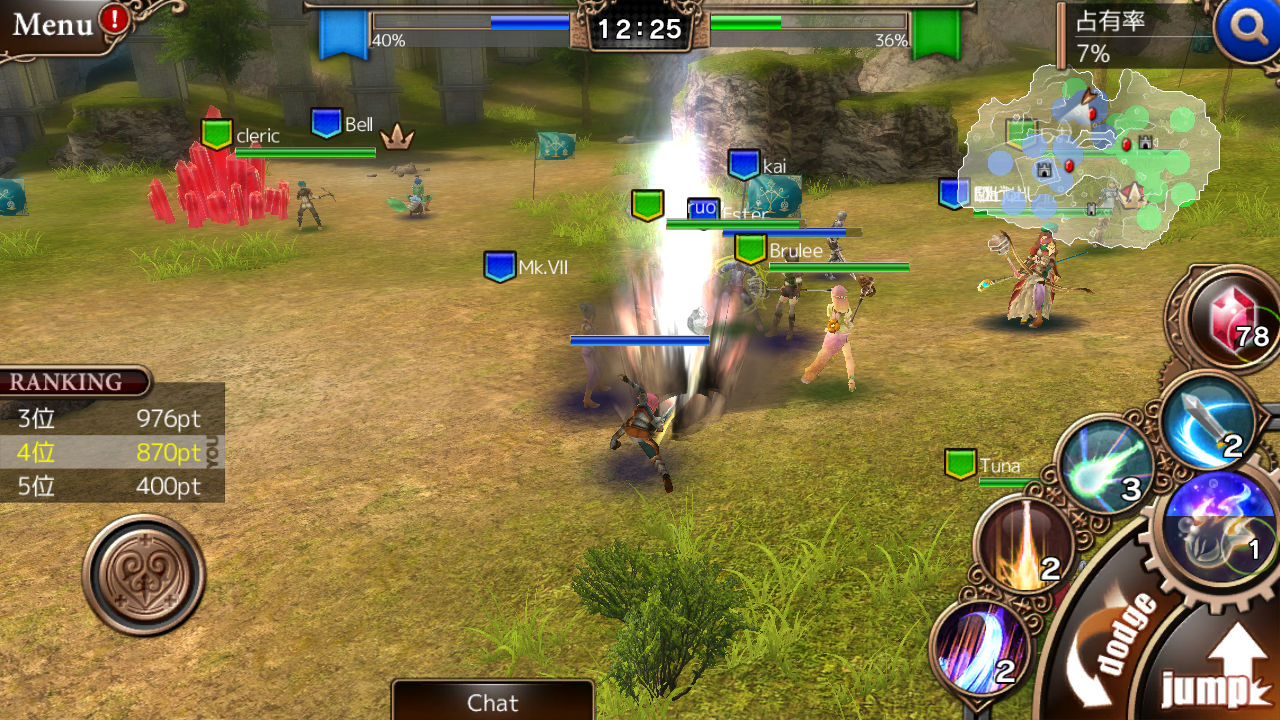Activate the sword slash skill
The width and height of the screenshot is (1280, 720).
pos(1208,420)
